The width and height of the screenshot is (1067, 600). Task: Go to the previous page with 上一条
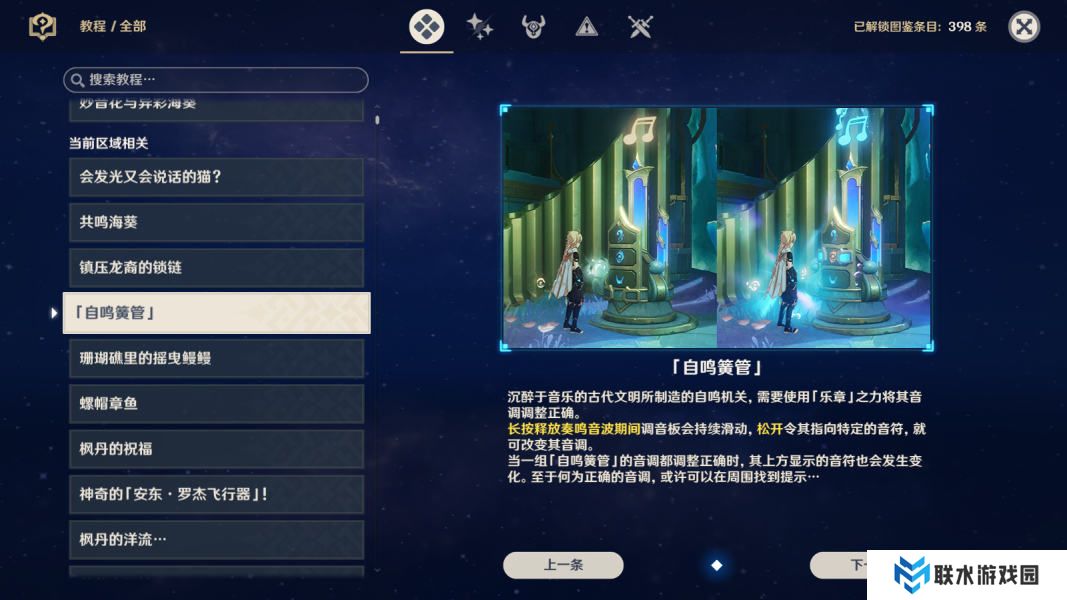(563, 565)
